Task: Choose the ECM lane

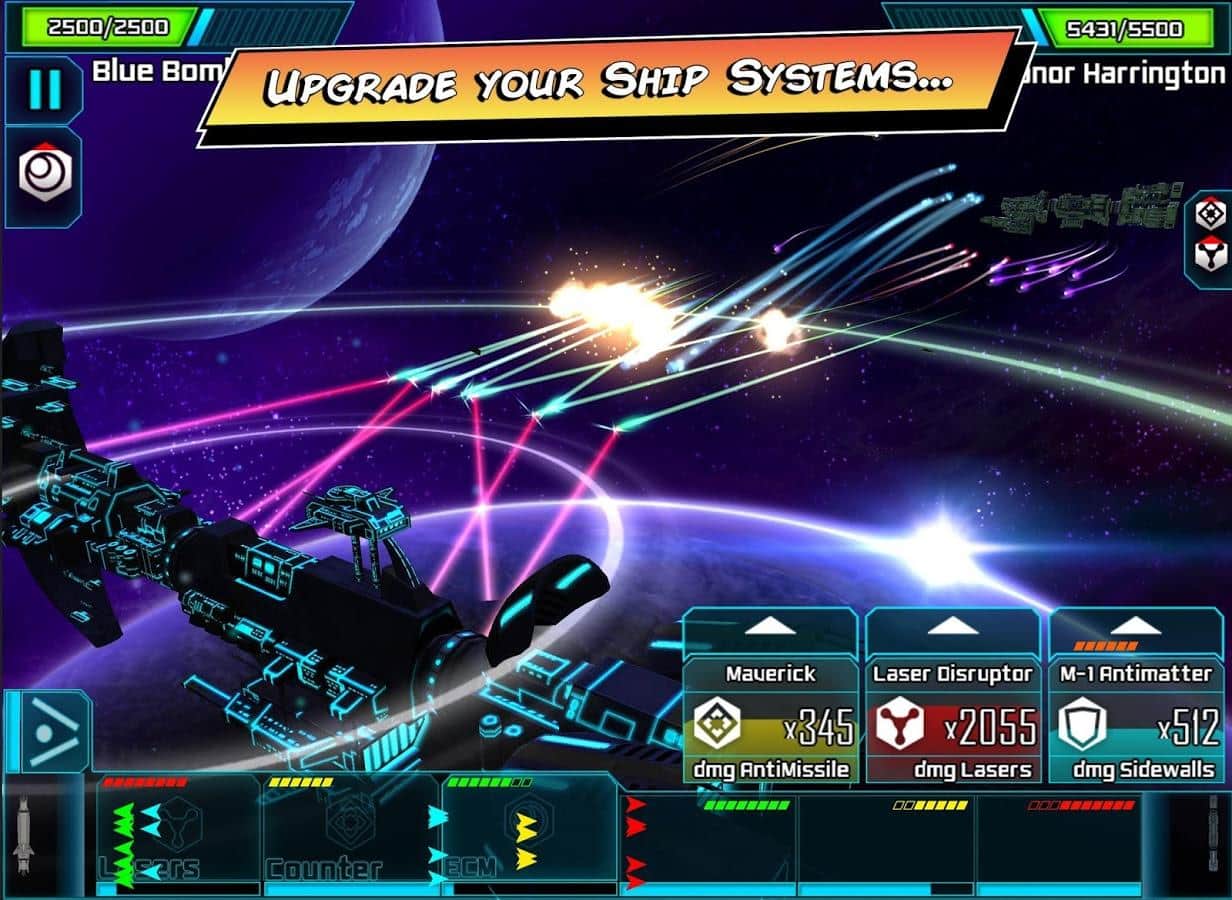Action: [528, 830]
